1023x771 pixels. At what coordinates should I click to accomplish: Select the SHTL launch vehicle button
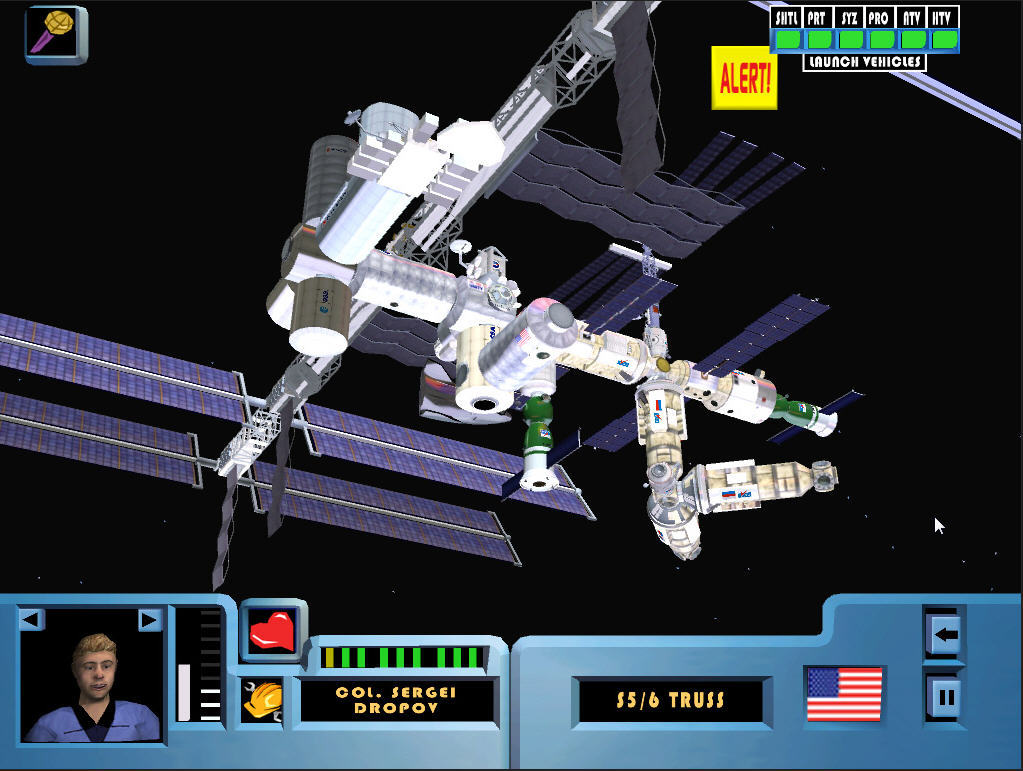click(x=788, y=39)
